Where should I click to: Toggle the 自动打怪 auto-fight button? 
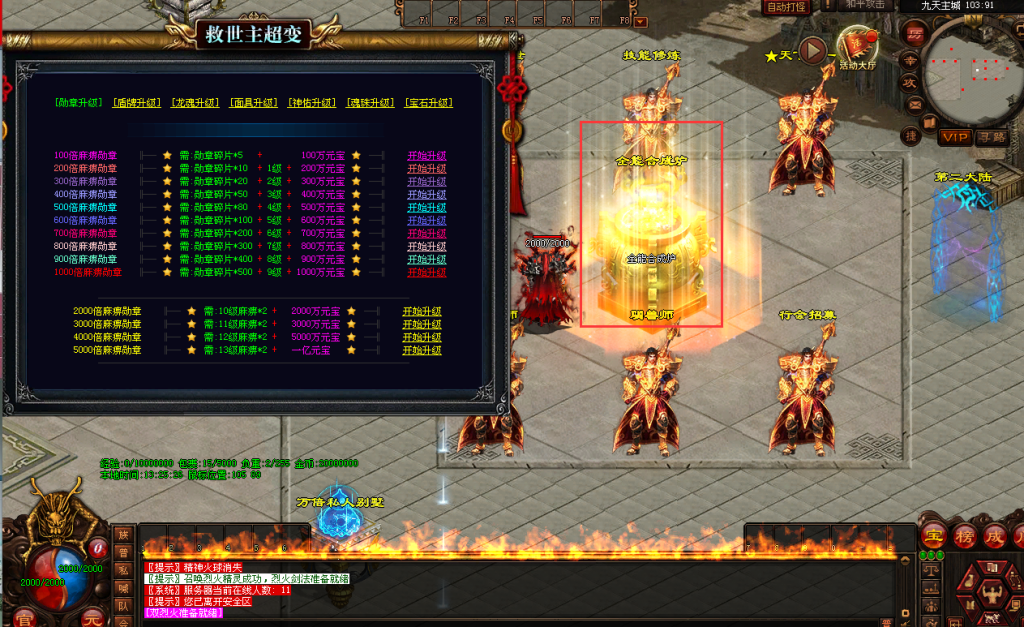pos(786,7)
